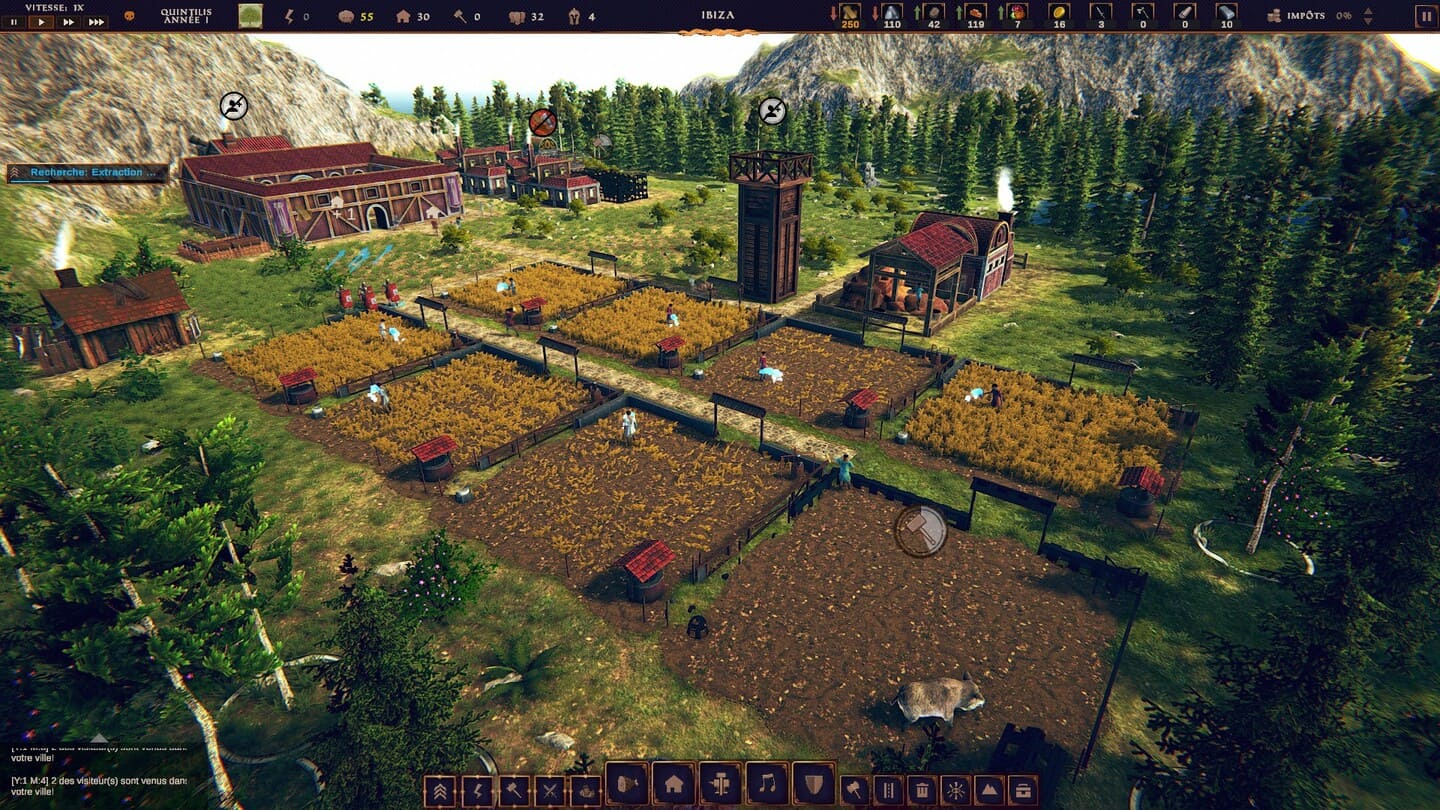1440x810 pixels.
Task: Open the shield defense build category
Action: (x=814, y=784)
